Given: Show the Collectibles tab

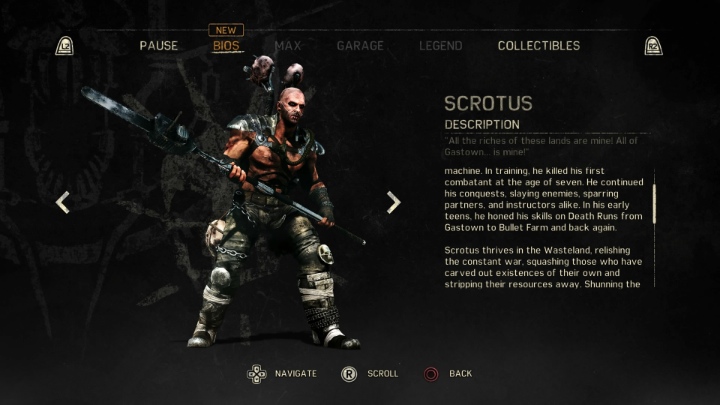Looking at the screenshot, I should [538, 46].
